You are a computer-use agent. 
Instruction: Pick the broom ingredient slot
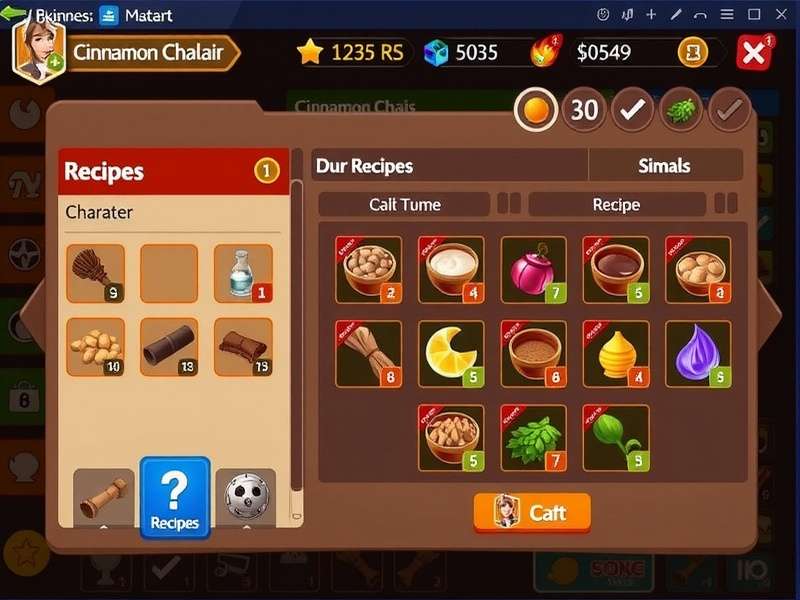click(x=96, y=273)
